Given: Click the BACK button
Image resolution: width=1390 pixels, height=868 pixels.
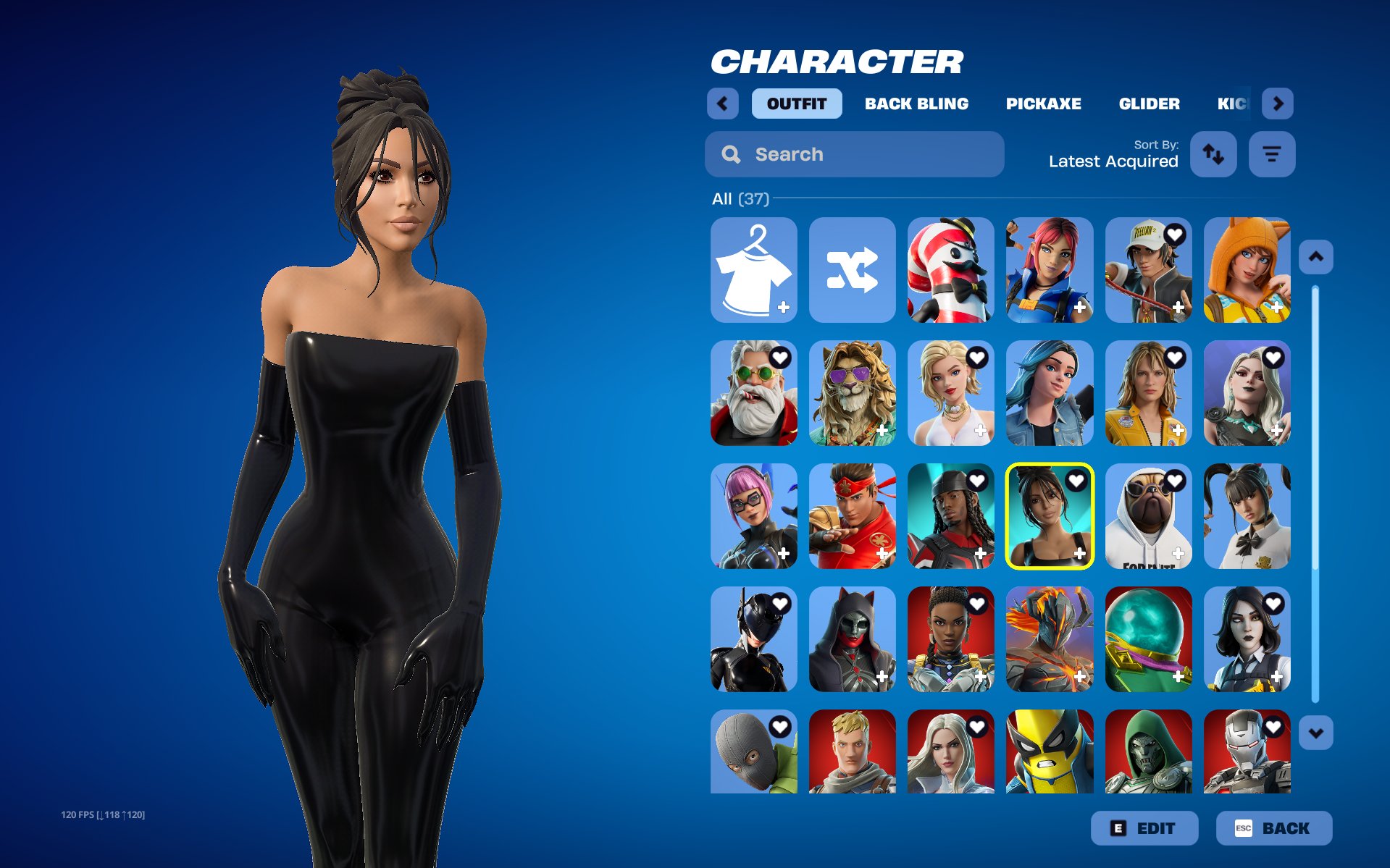Looking at the screenshot, I should point(1275,828).
